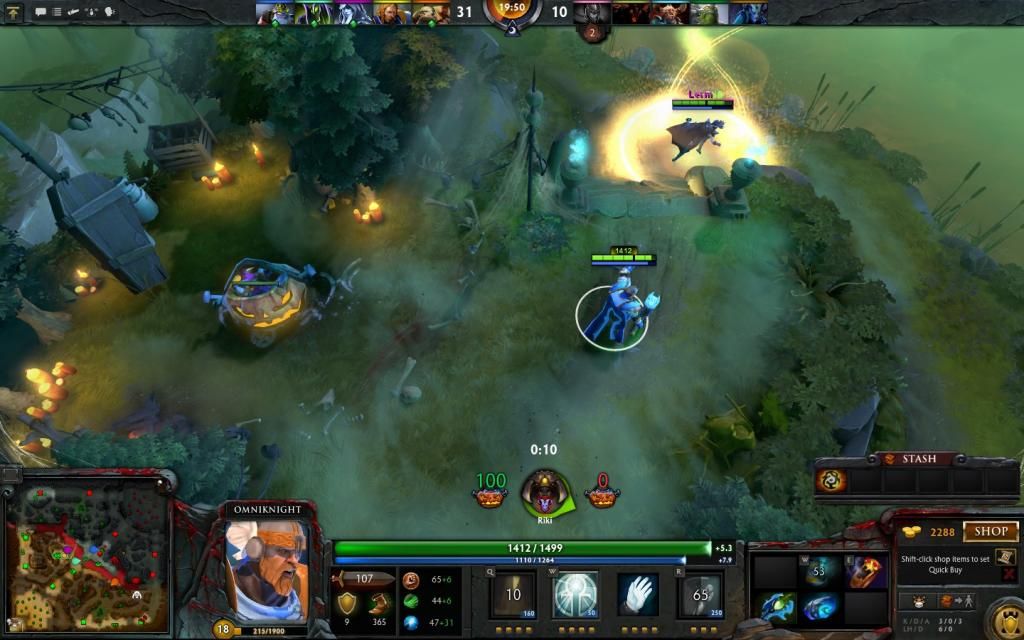Activate the Guardian Angel ultimate ability
1024x640 pixels.
700,595
